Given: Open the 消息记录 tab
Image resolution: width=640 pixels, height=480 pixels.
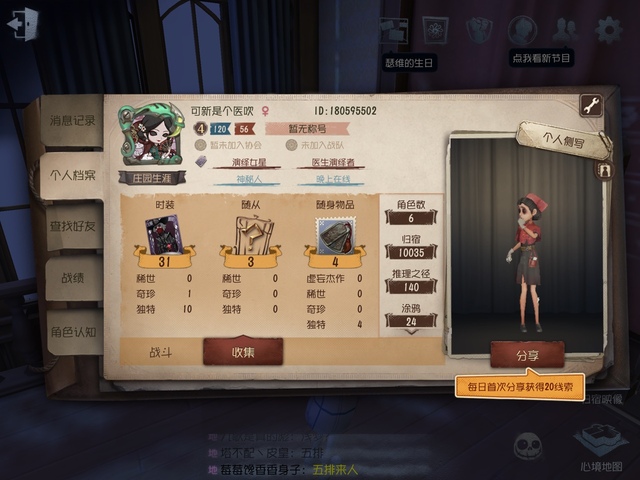Looking at the screenshot, I should 73,121.
